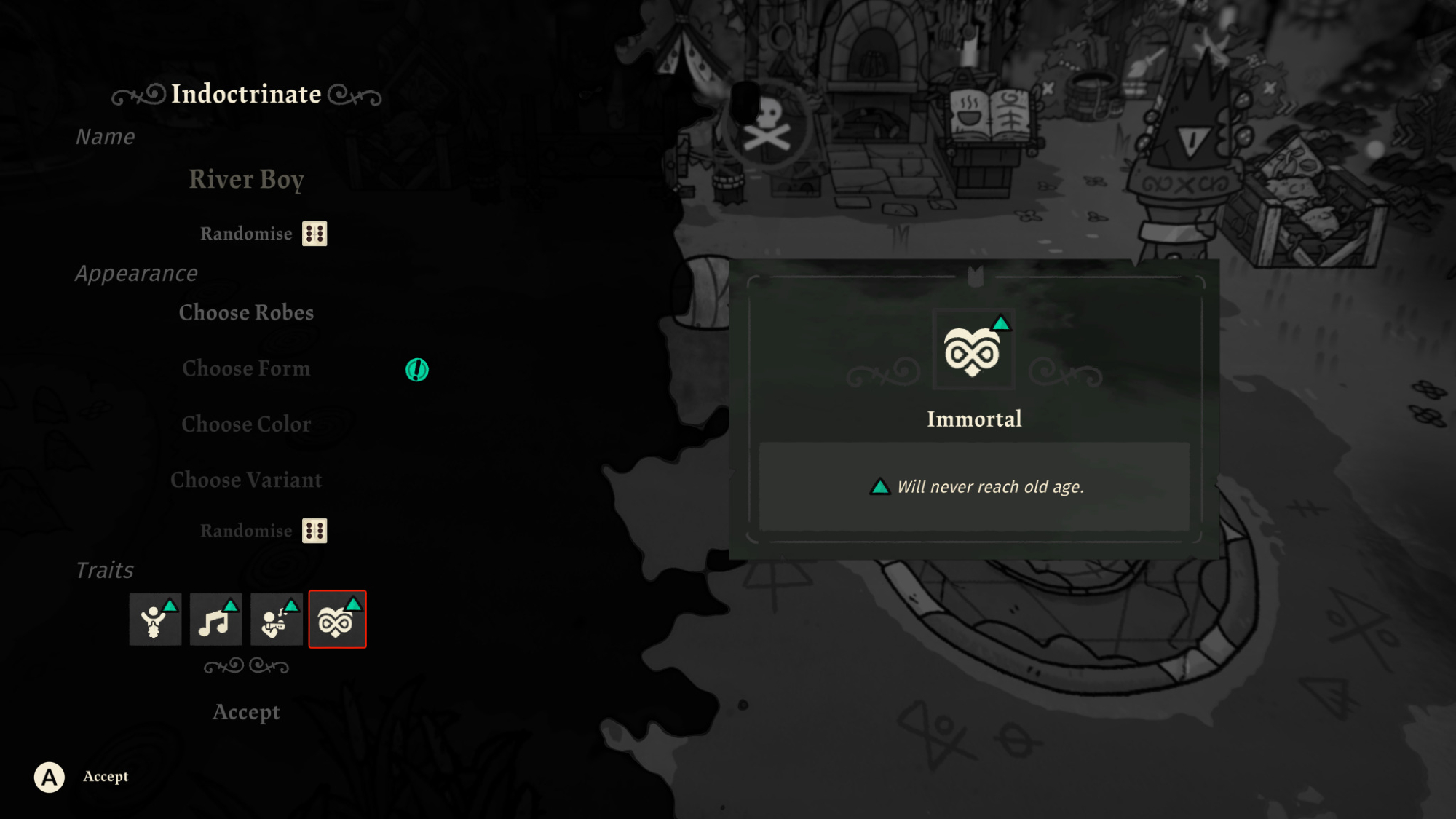
Task: Open the Choose Robes option
Action: tap(246, 313)
